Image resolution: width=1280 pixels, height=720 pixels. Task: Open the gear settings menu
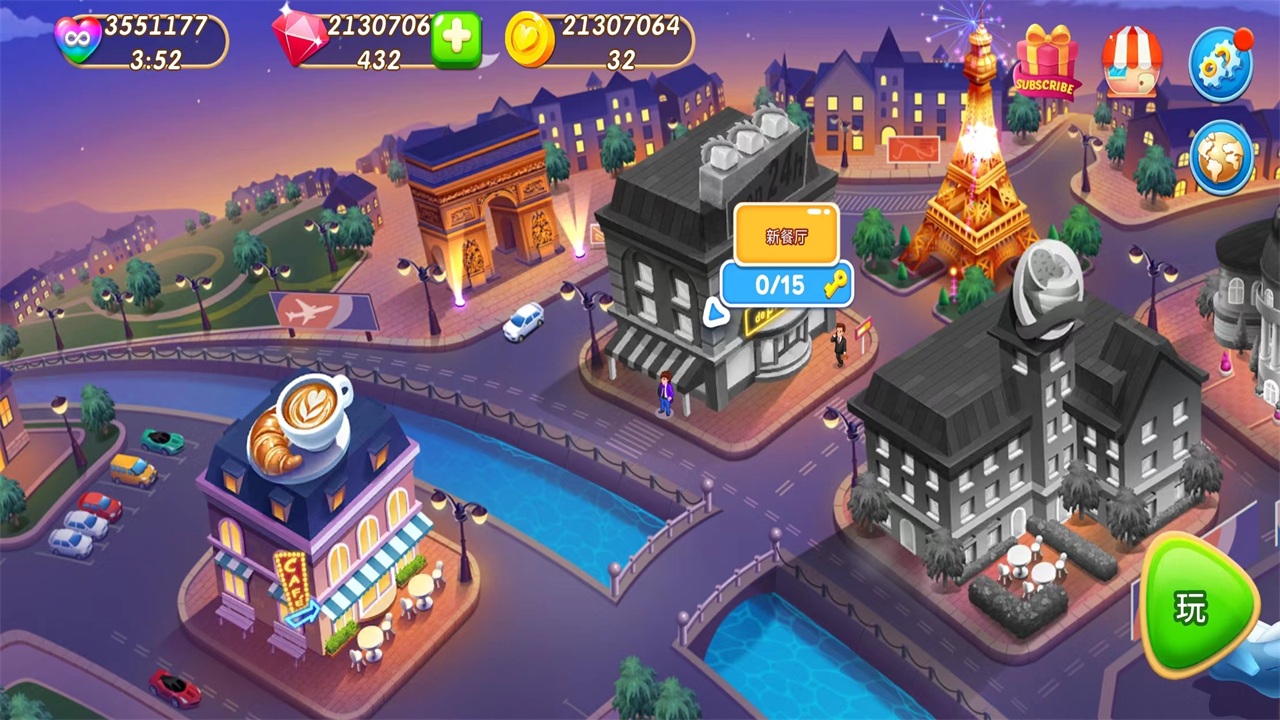pos(1220,64)
